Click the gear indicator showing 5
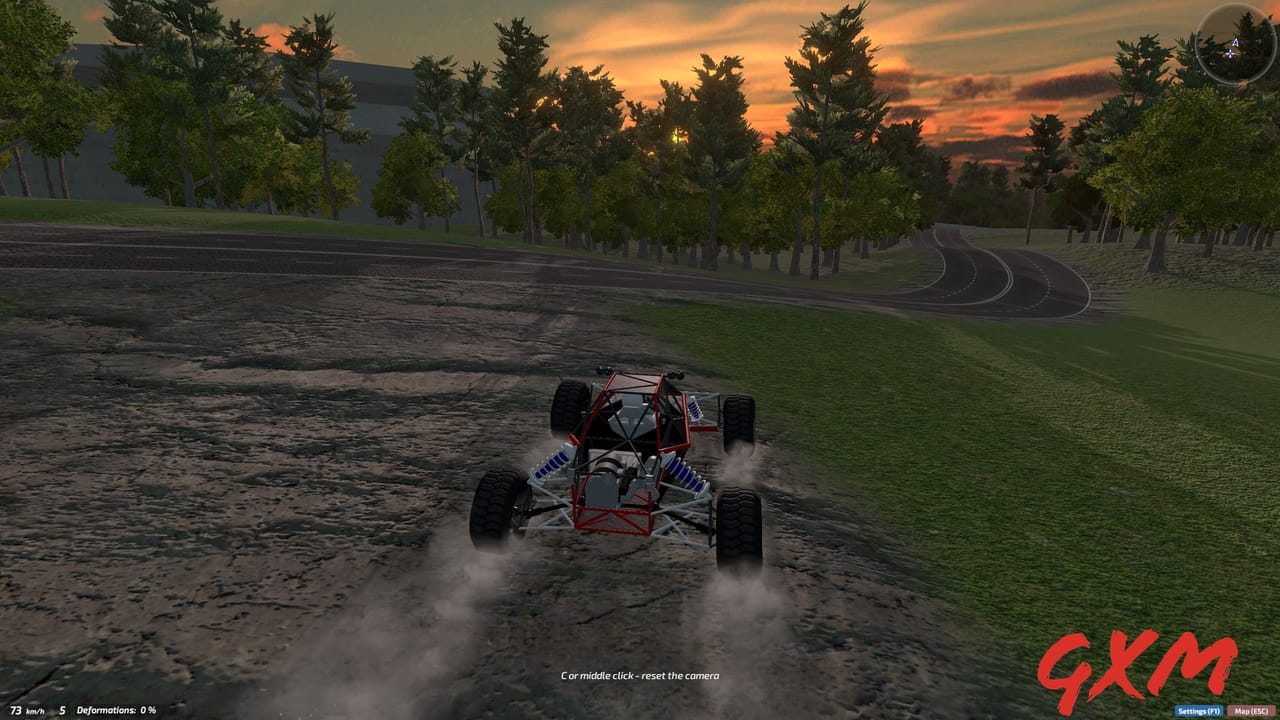Image resolution: width=1280 pixels, height=720 pixels. 62,710
